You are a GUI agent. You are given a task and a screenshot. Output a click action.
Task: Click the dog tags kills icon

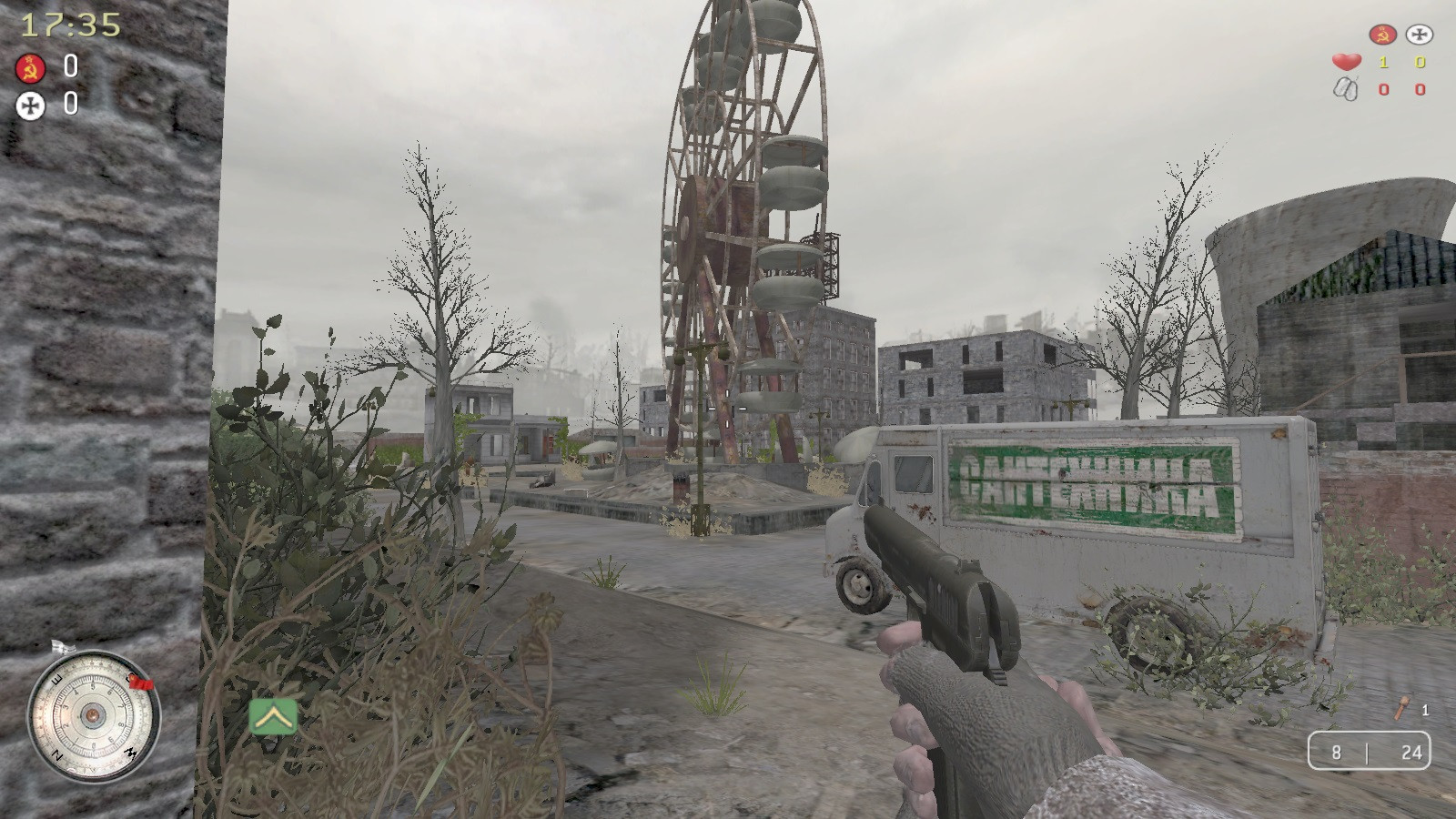point(1344,88)
